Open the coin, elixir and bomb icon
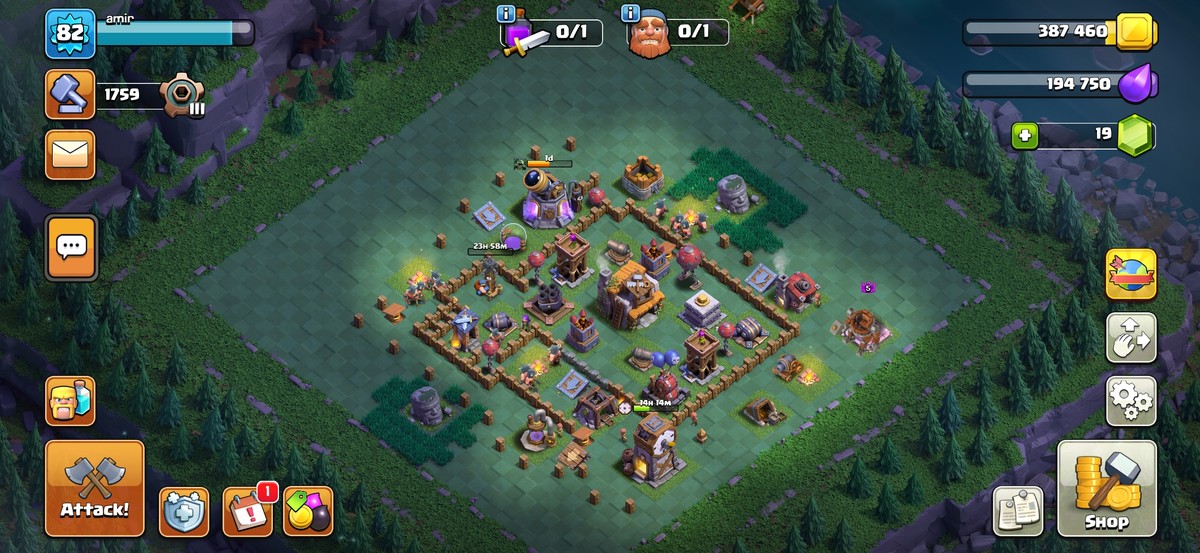The height and width of the screenshot is (553, 1200). tap(308, 512)
